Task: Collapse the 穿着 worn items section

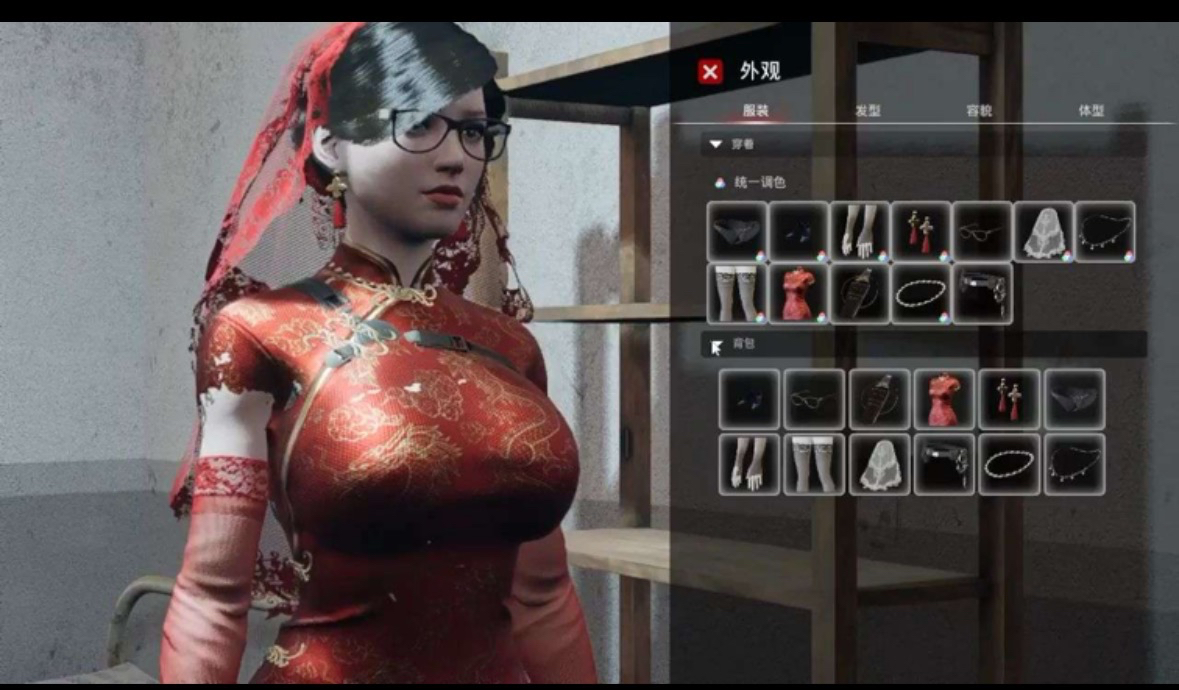Action: 715,145
